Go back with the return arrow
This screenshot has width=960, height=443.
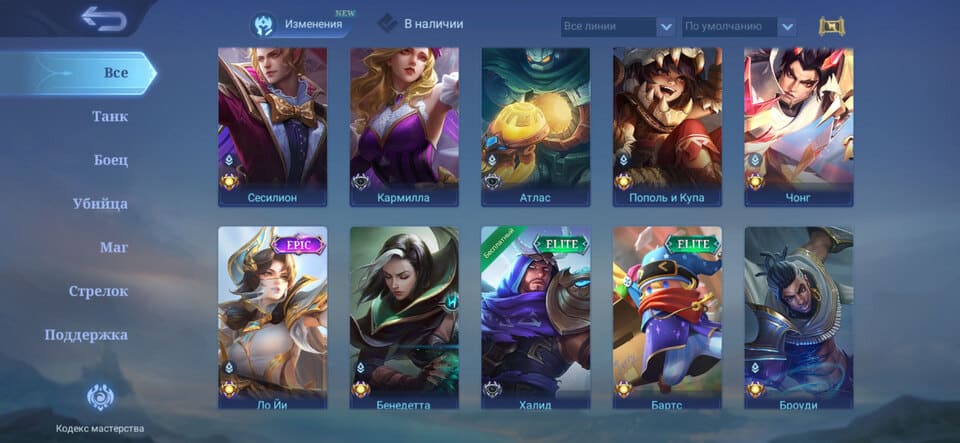tap(103, 18)
